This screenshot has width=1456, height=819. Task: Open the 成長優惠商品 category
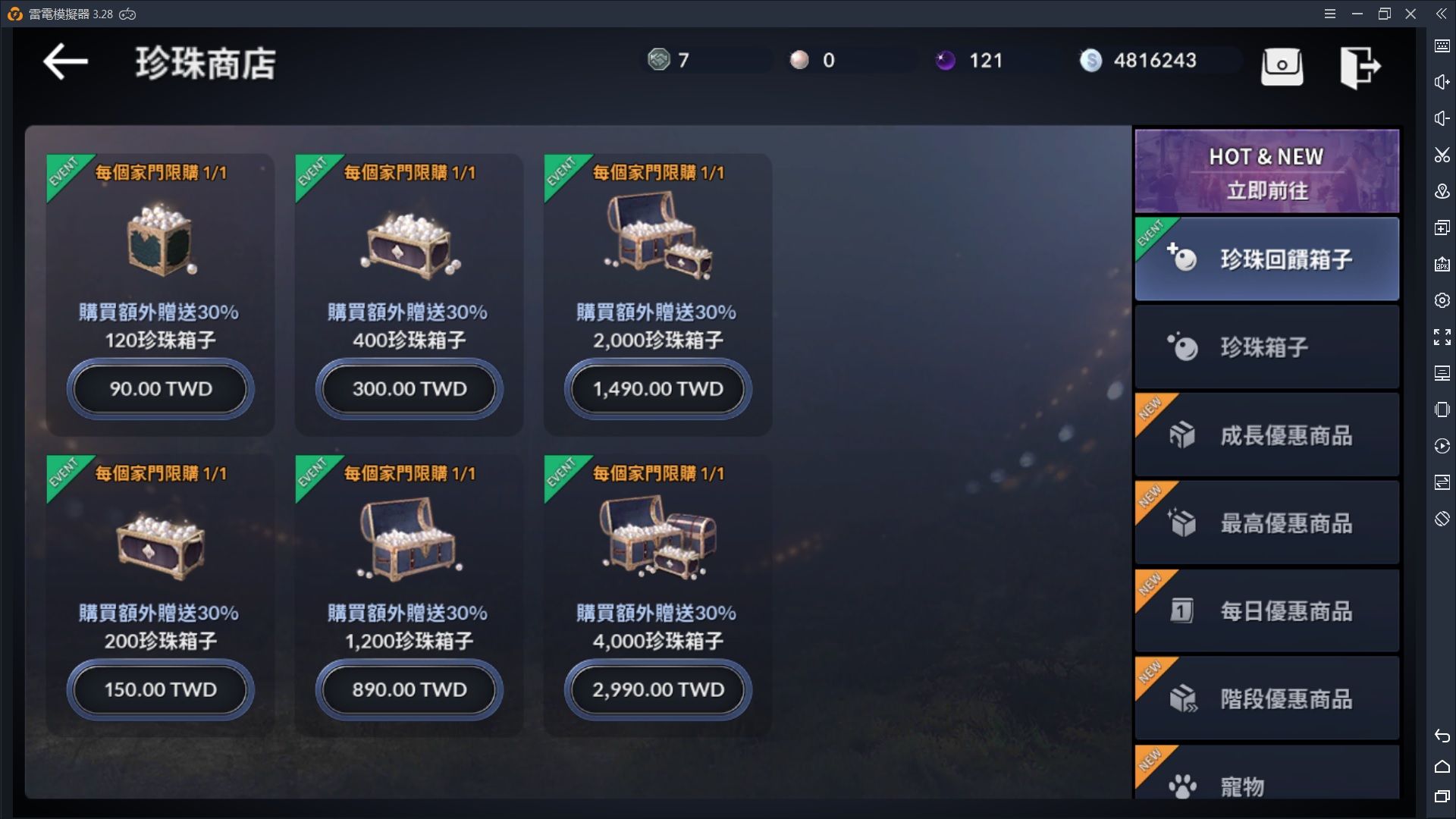(1265, 435)
